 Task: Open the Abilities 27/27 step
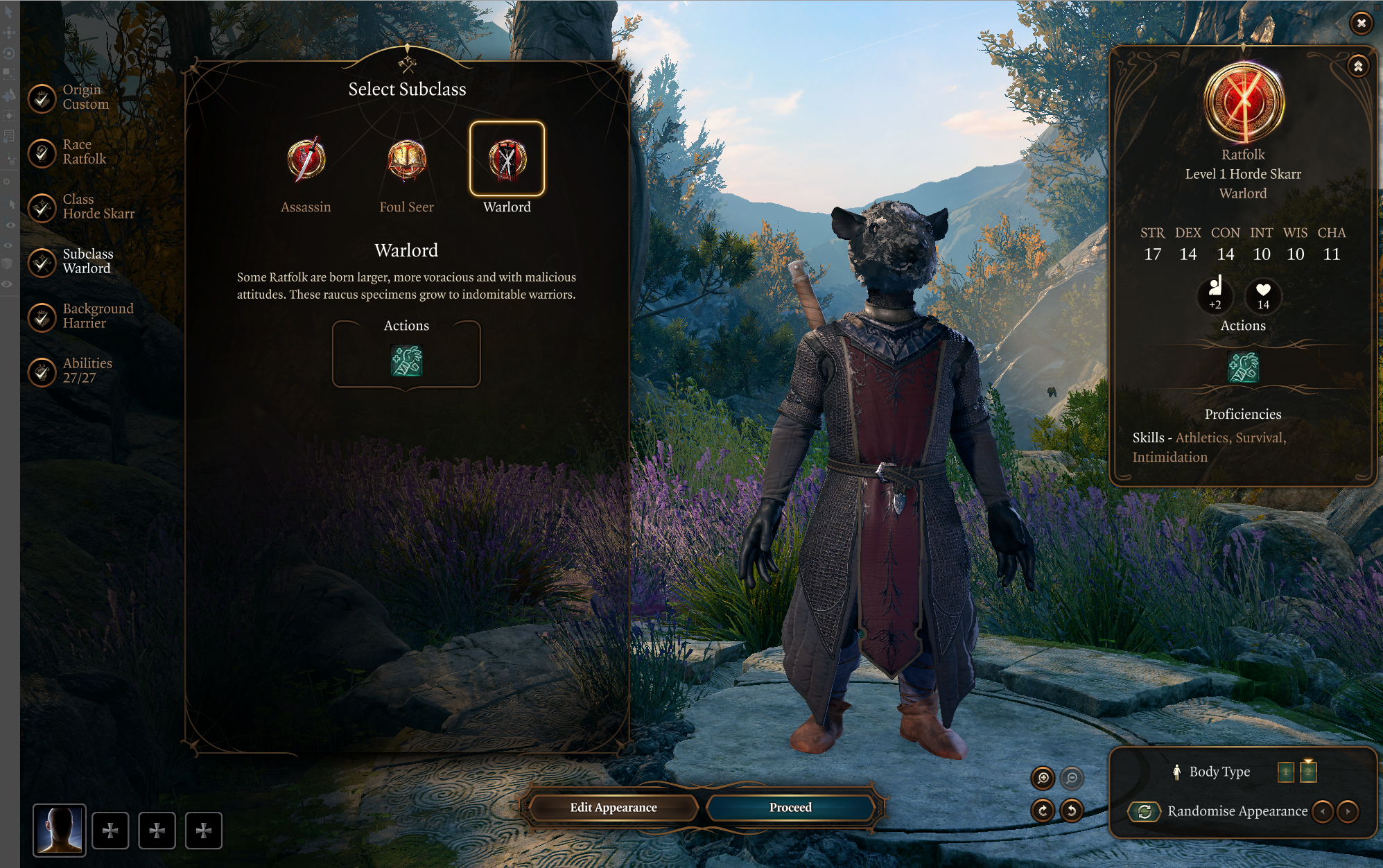[42, 372]
